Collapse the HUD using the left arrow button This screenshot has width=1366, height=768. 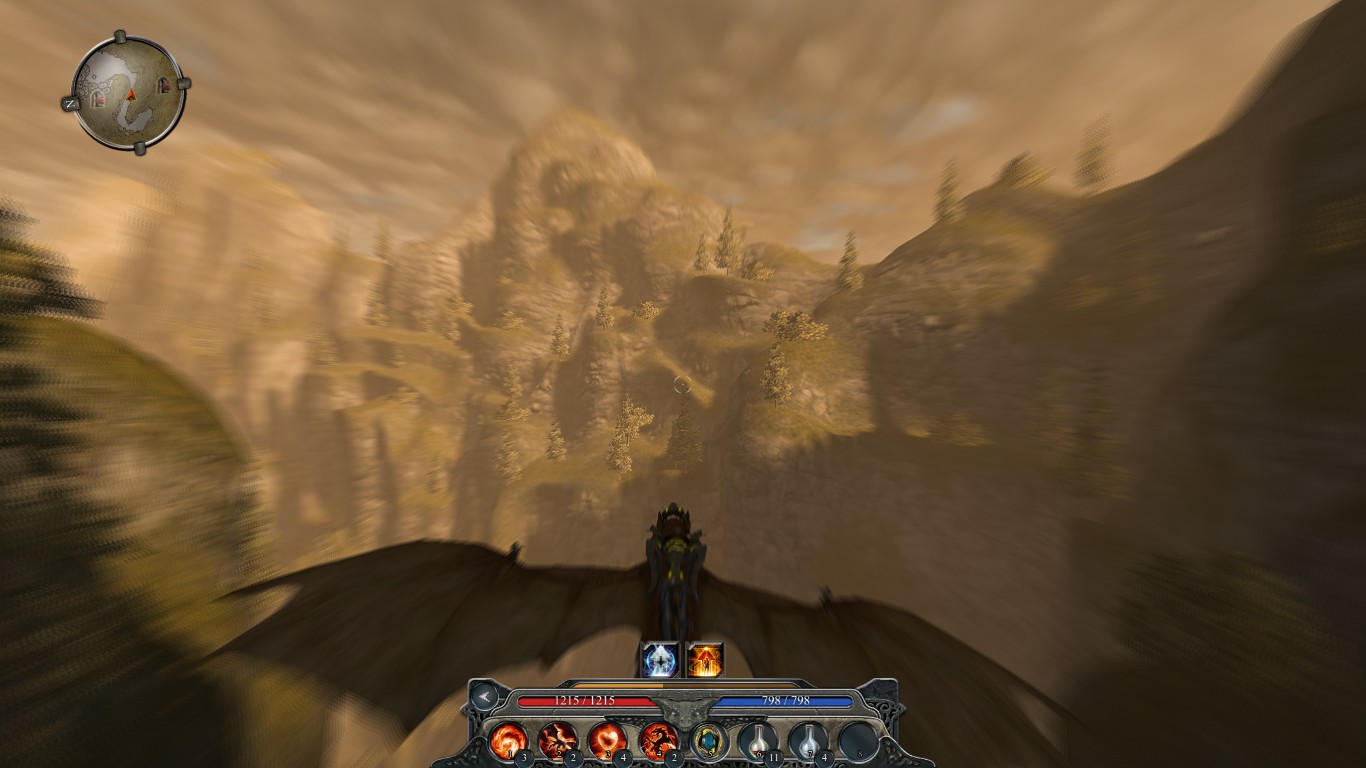(x=485, y=696)
